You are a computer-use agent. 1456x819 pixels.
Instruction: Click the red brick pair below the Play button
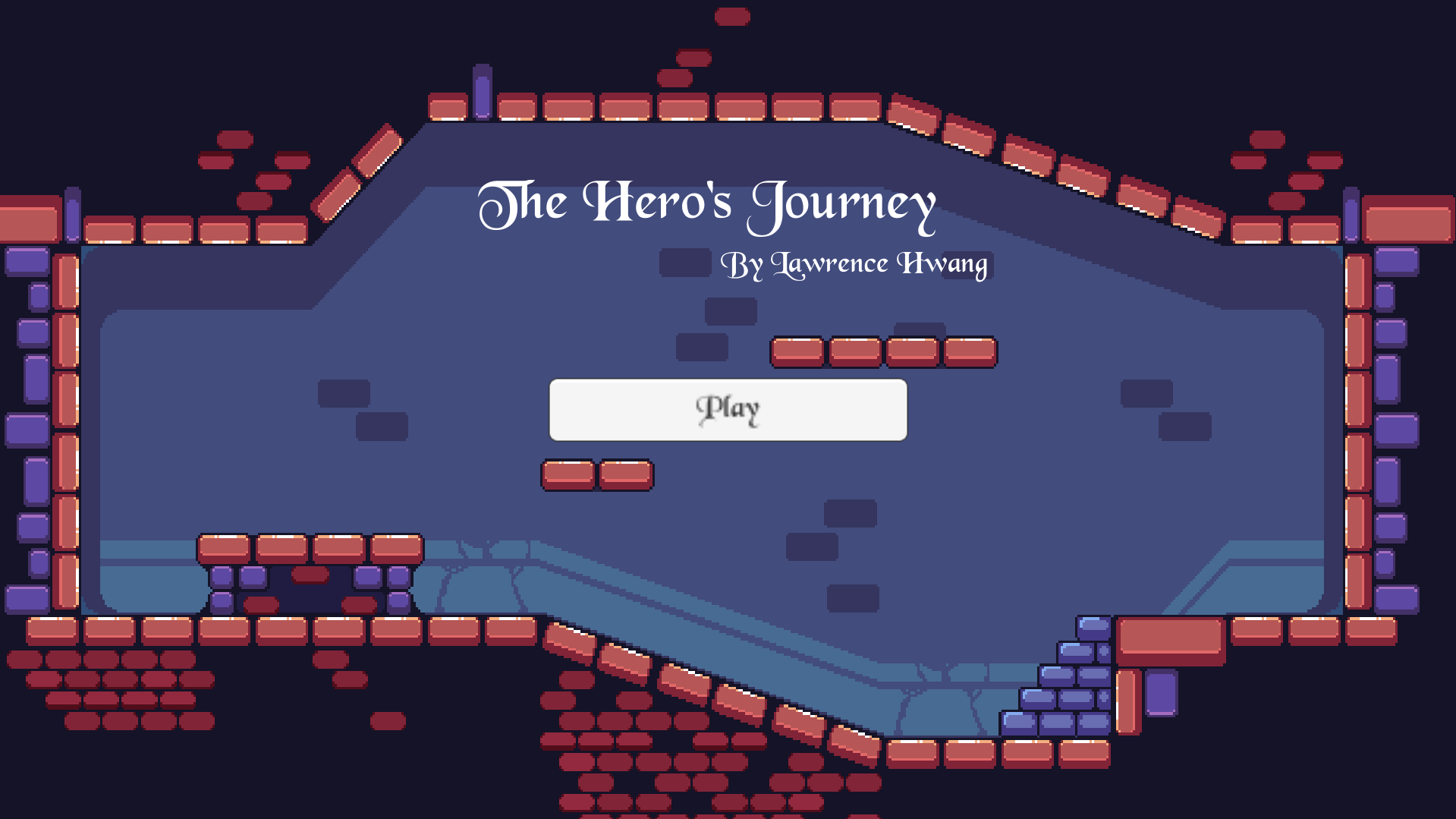pyautogui.click(x=596, y=473)
